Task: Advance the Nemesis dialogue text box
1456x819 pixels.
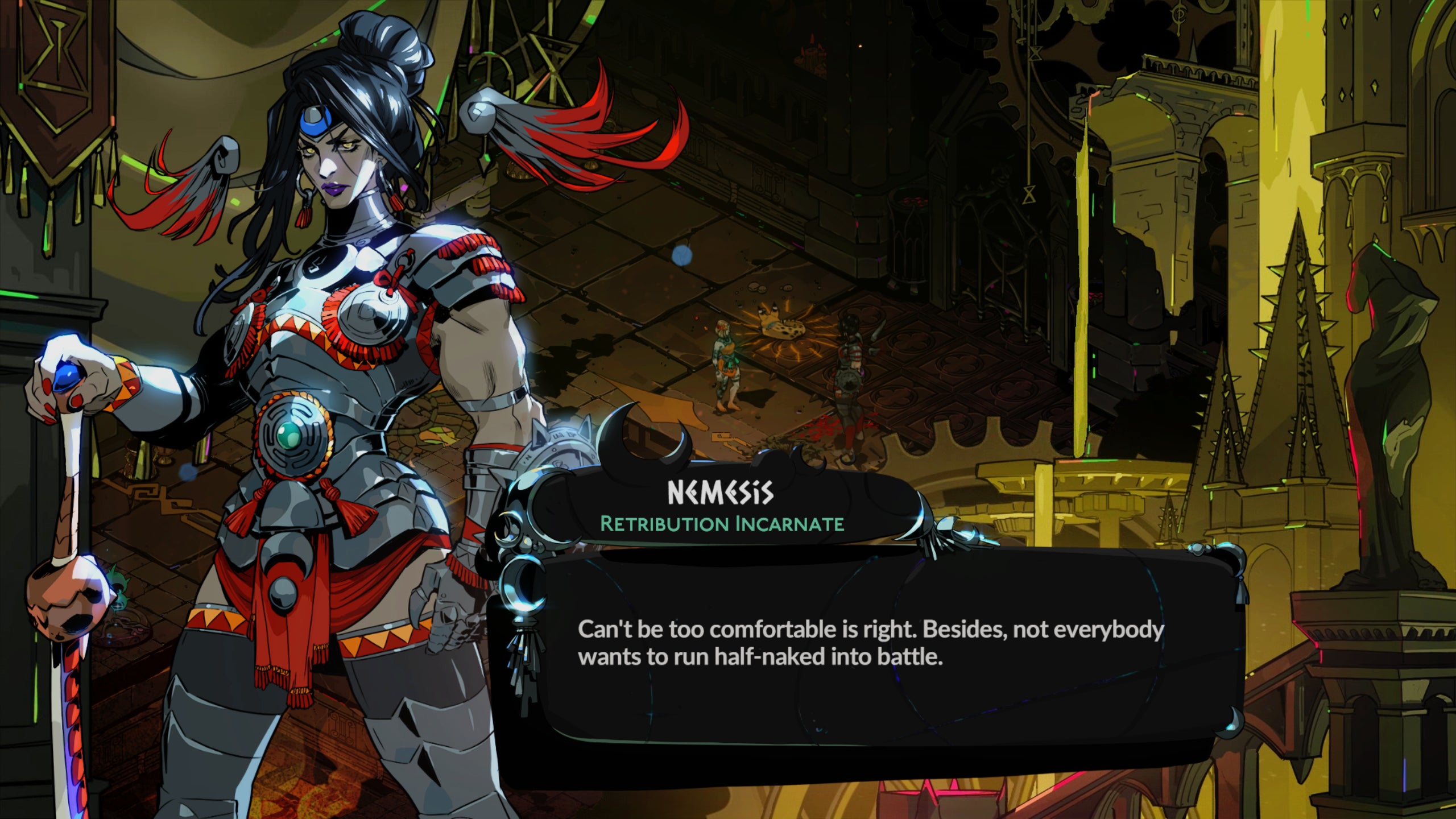Action: coord(870,654)
